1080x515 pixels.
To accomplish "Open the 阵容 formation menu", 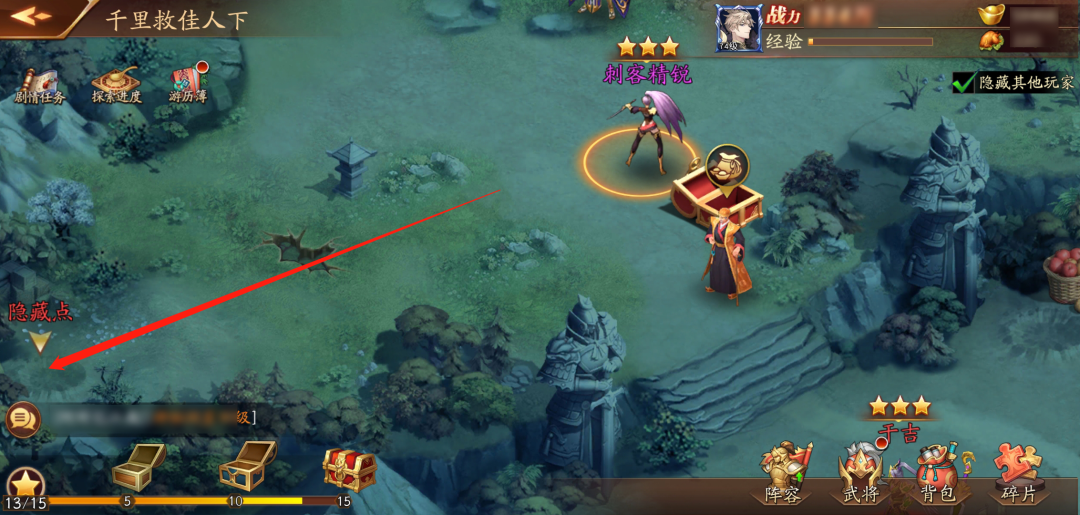I will [x=783, y=474].
